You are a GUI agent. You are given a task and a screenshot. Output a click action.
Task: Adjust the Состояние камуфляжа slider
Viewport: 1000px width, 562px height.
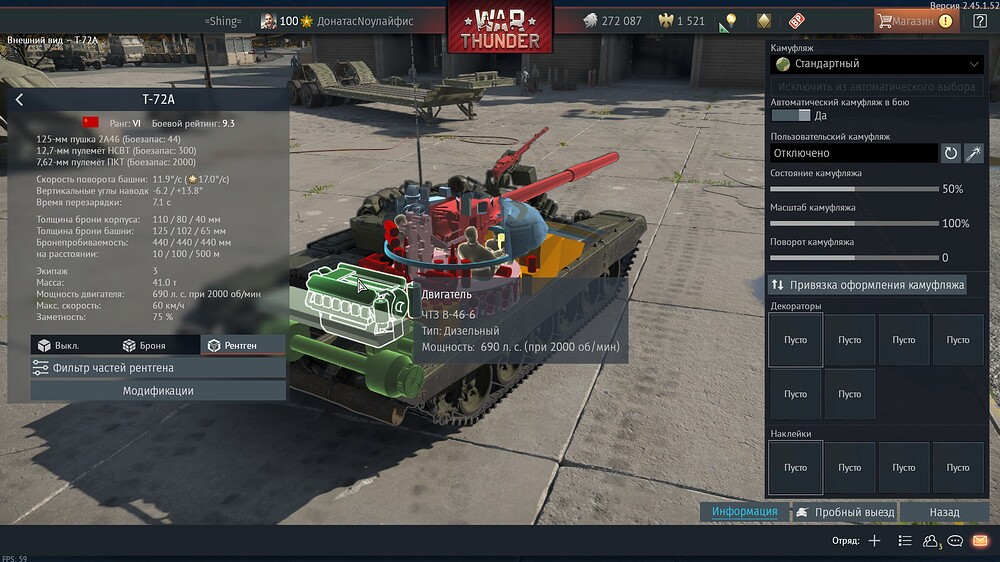[x=855, y=189]
